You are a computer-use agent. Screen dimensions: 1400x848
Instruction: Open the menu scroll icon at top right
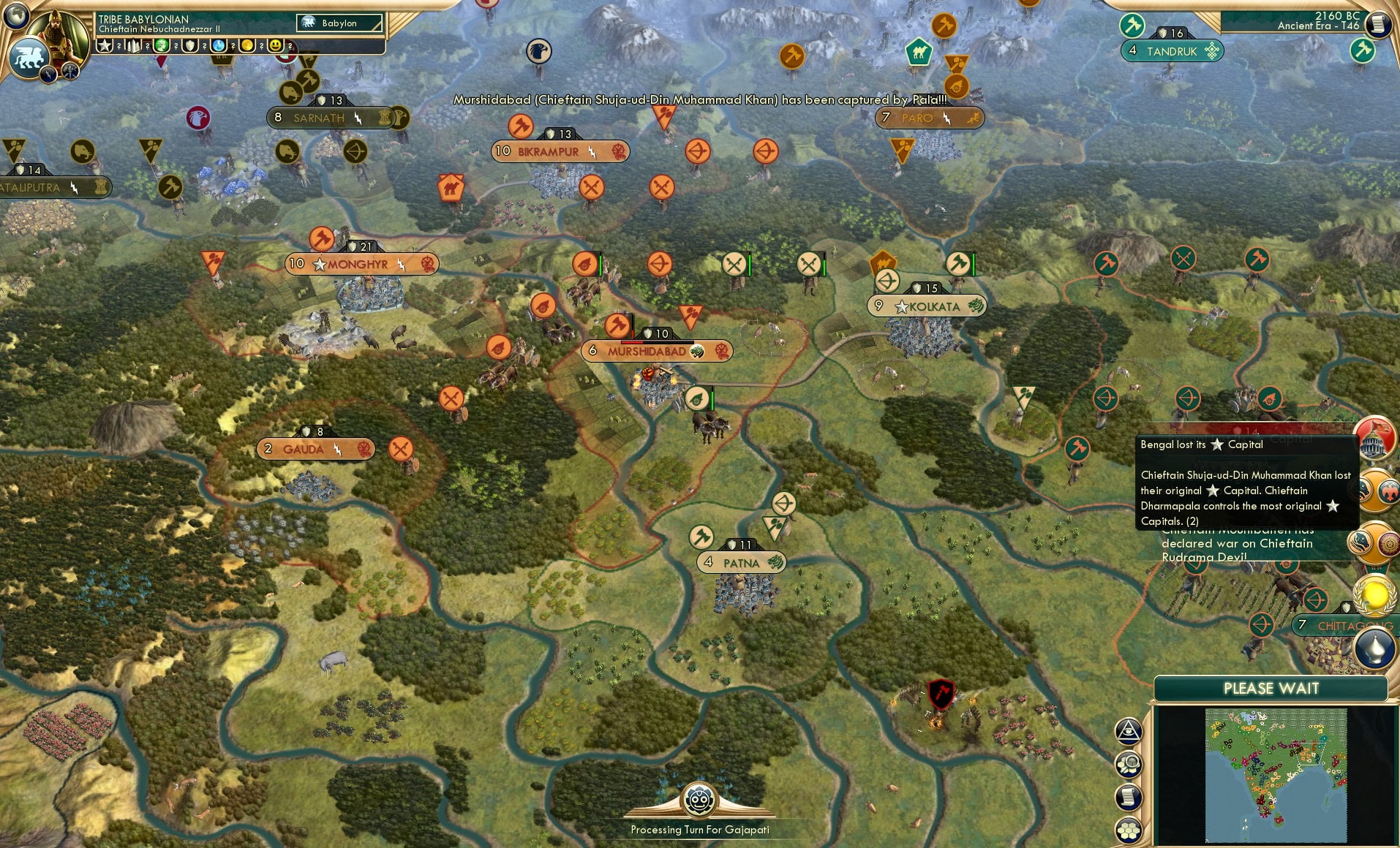(1380, 23)
